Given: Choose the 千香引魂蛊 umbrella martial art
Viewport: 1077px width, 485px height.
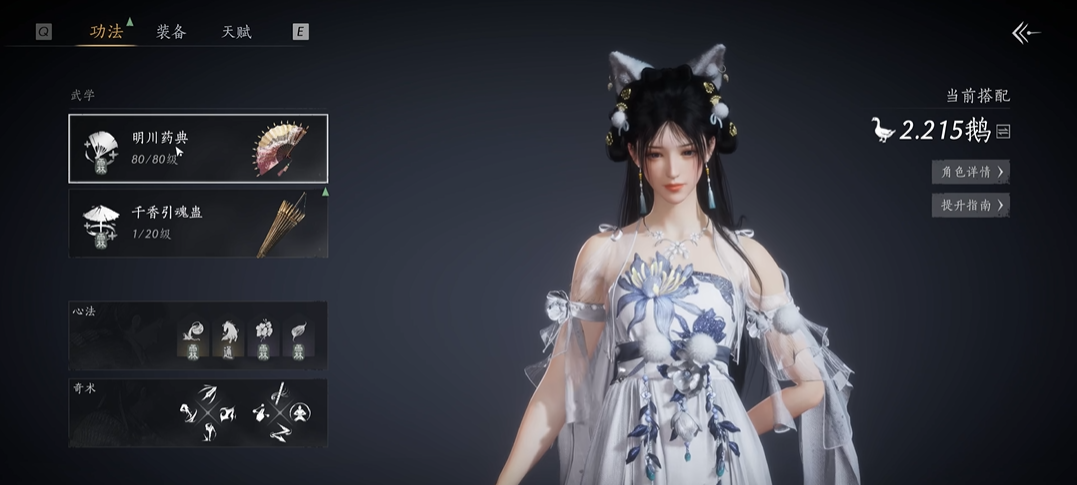Looking at the screenshot, I should coord(198,222).
